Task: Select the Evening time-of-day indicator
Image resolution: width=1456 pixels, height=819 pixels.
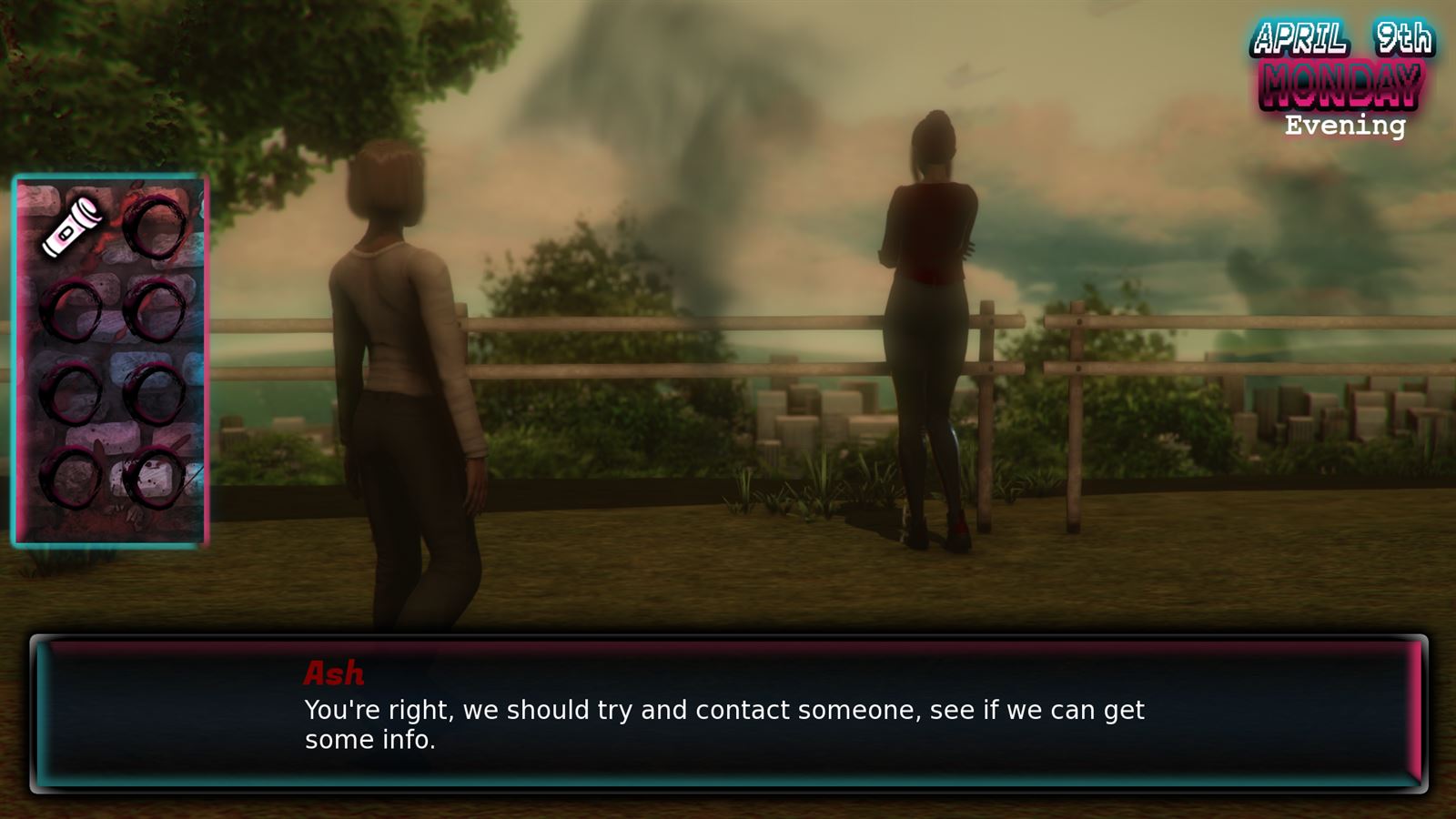Action: [x=1344, y=127]
